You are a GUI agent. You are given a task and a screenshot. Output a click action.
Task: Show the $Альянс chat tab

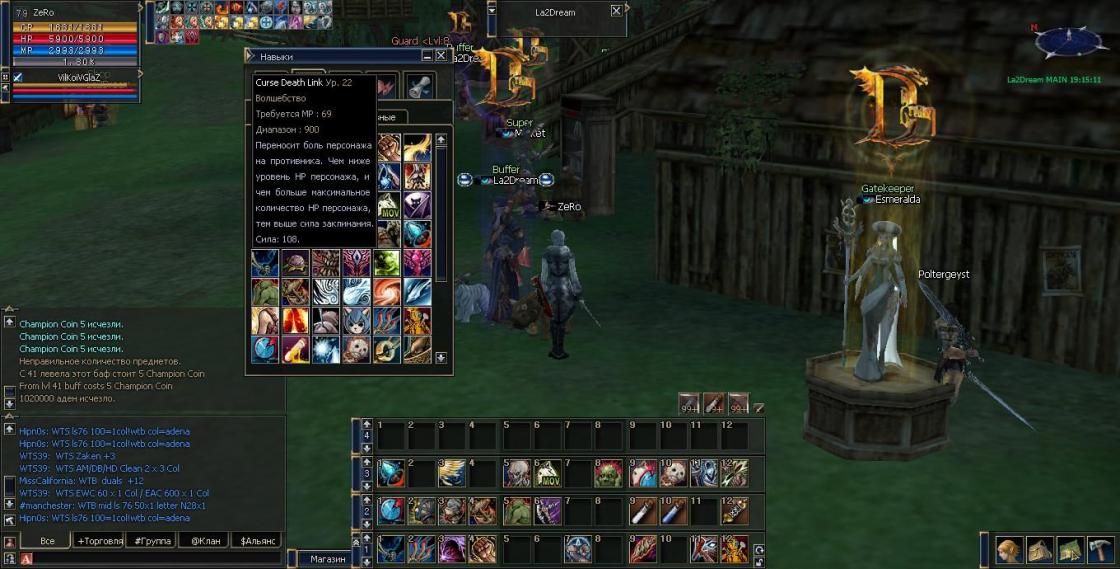256,540
